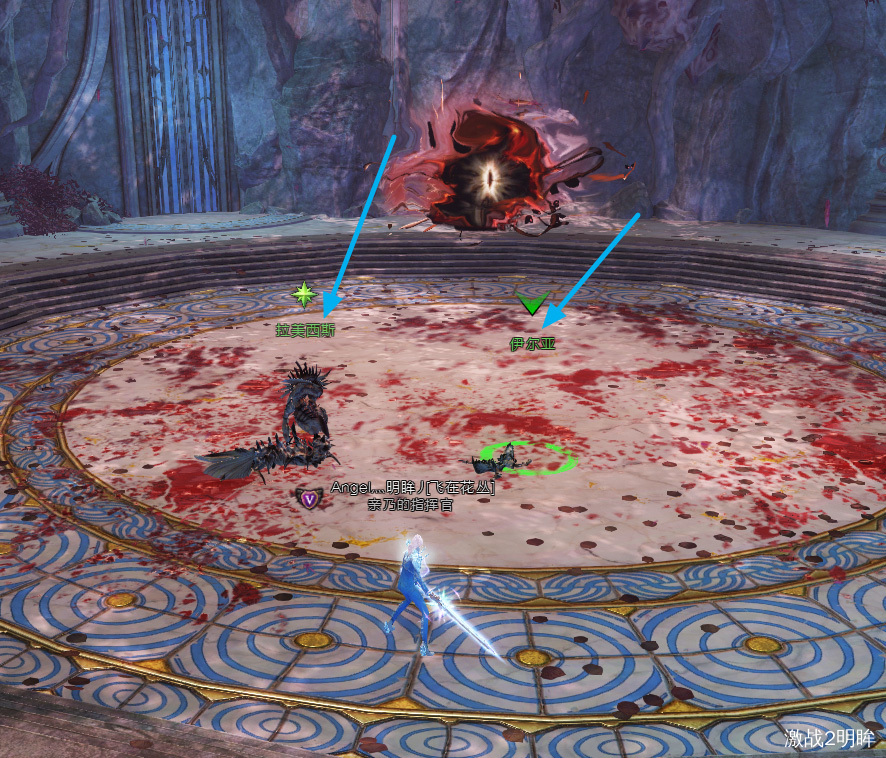Select the 伊尔亚 nameplate
886x758 pixels.
click(x=531, y=343)
